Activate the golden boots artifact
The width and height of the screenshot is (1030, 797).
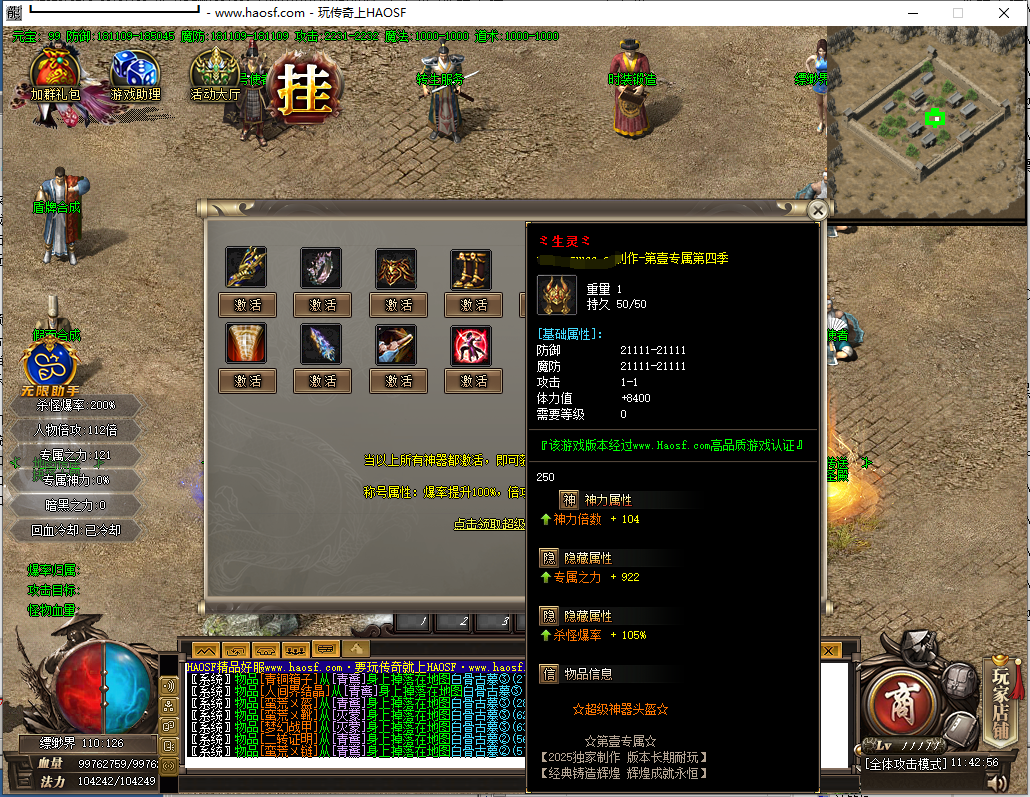(471, 304)
